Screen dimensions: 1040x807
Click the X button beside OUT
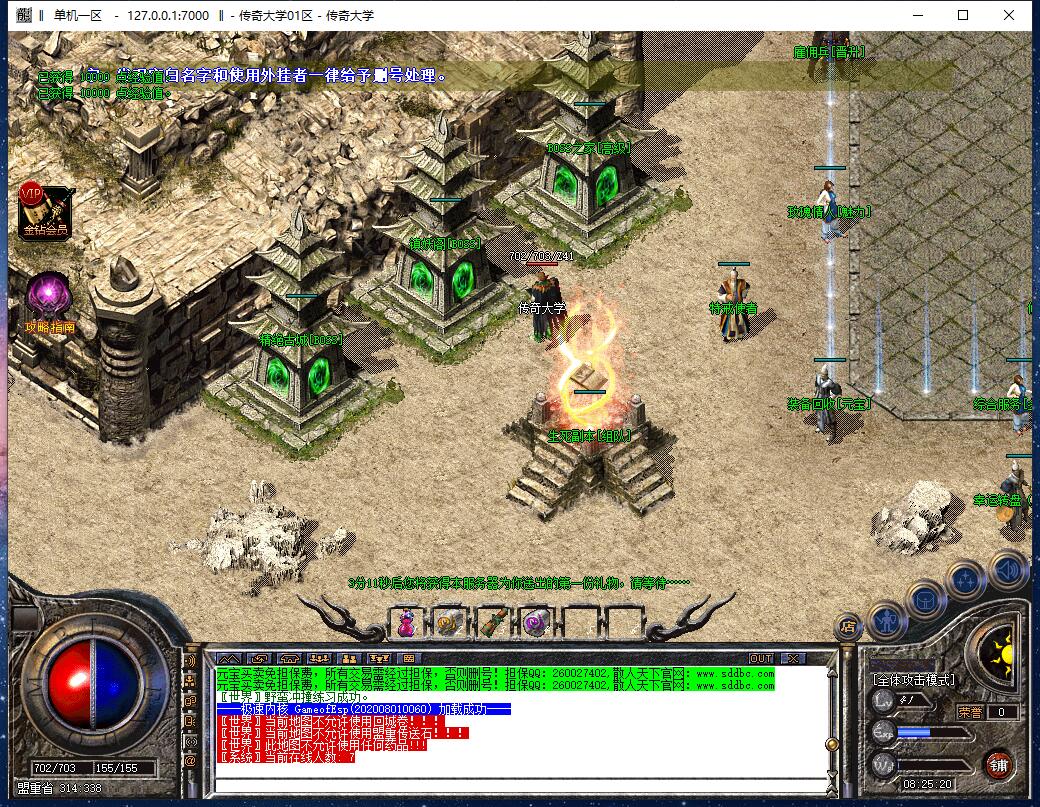pyautogui.click(x=791, y=658)
